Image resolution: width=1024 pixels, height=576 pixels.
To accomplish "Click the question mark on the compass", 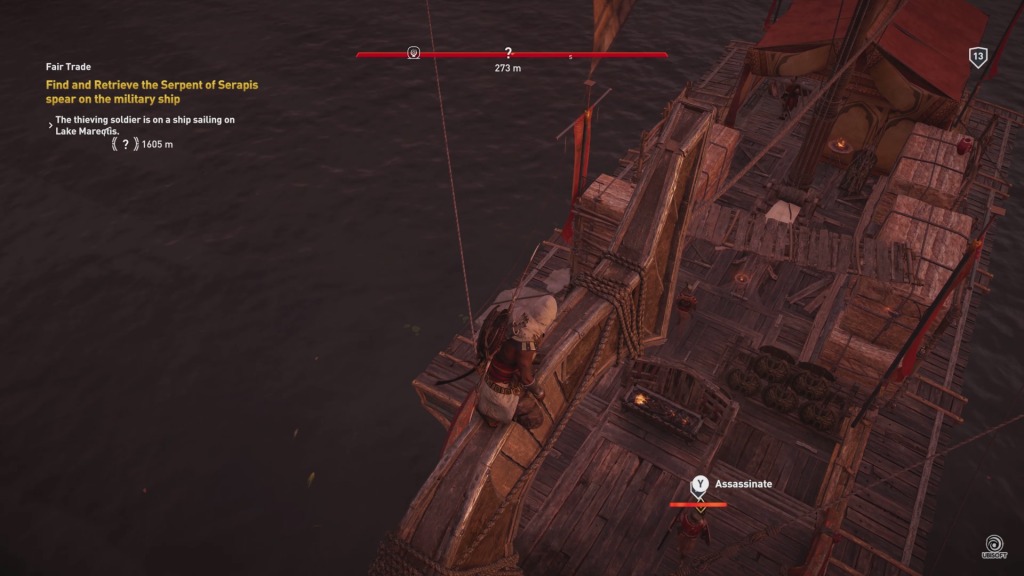I will click(508, 52).
